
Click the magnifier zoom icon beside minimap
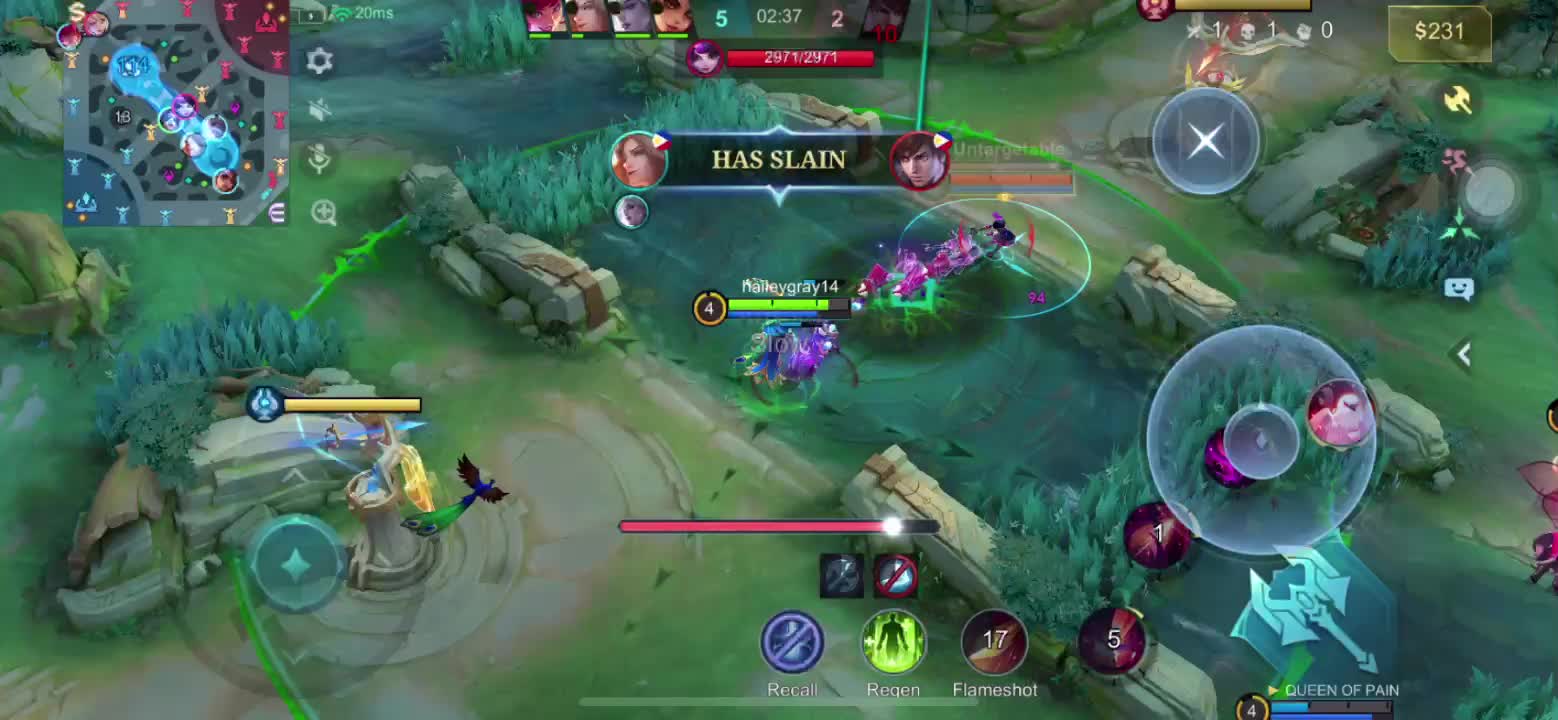pos(323,212)
